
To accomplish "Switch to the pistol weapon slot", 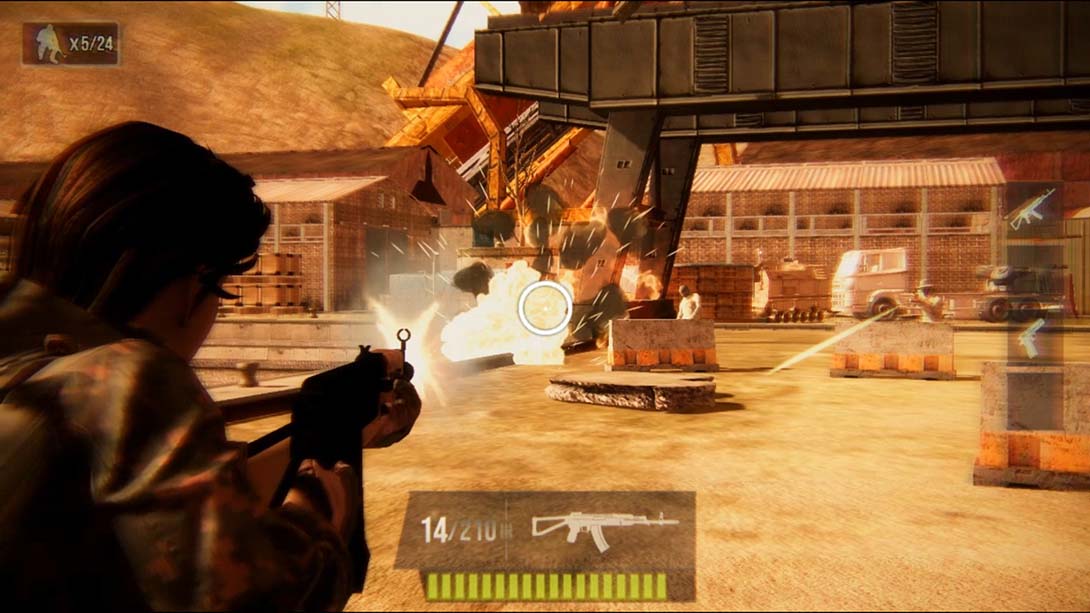I will point(1030,338).
